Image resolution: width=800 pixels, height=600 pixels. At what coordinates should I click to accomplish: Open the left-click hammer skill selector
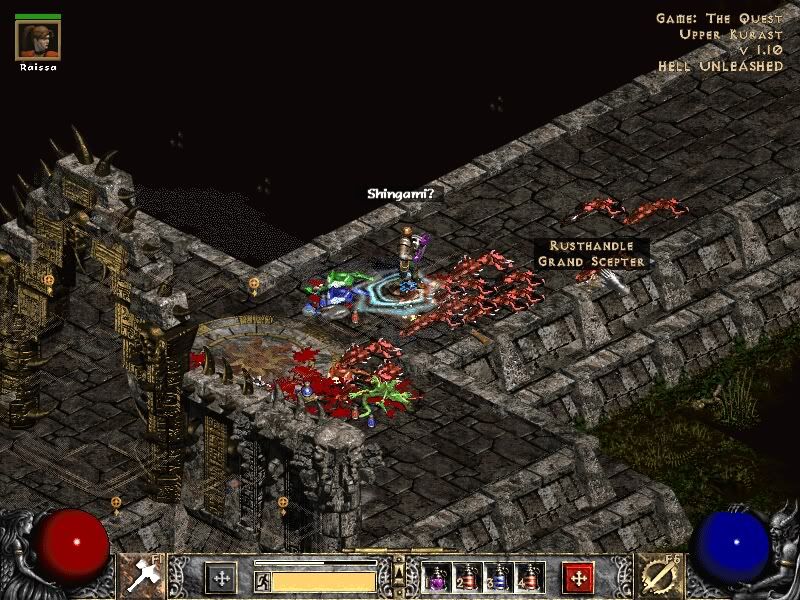coord(141,575)
